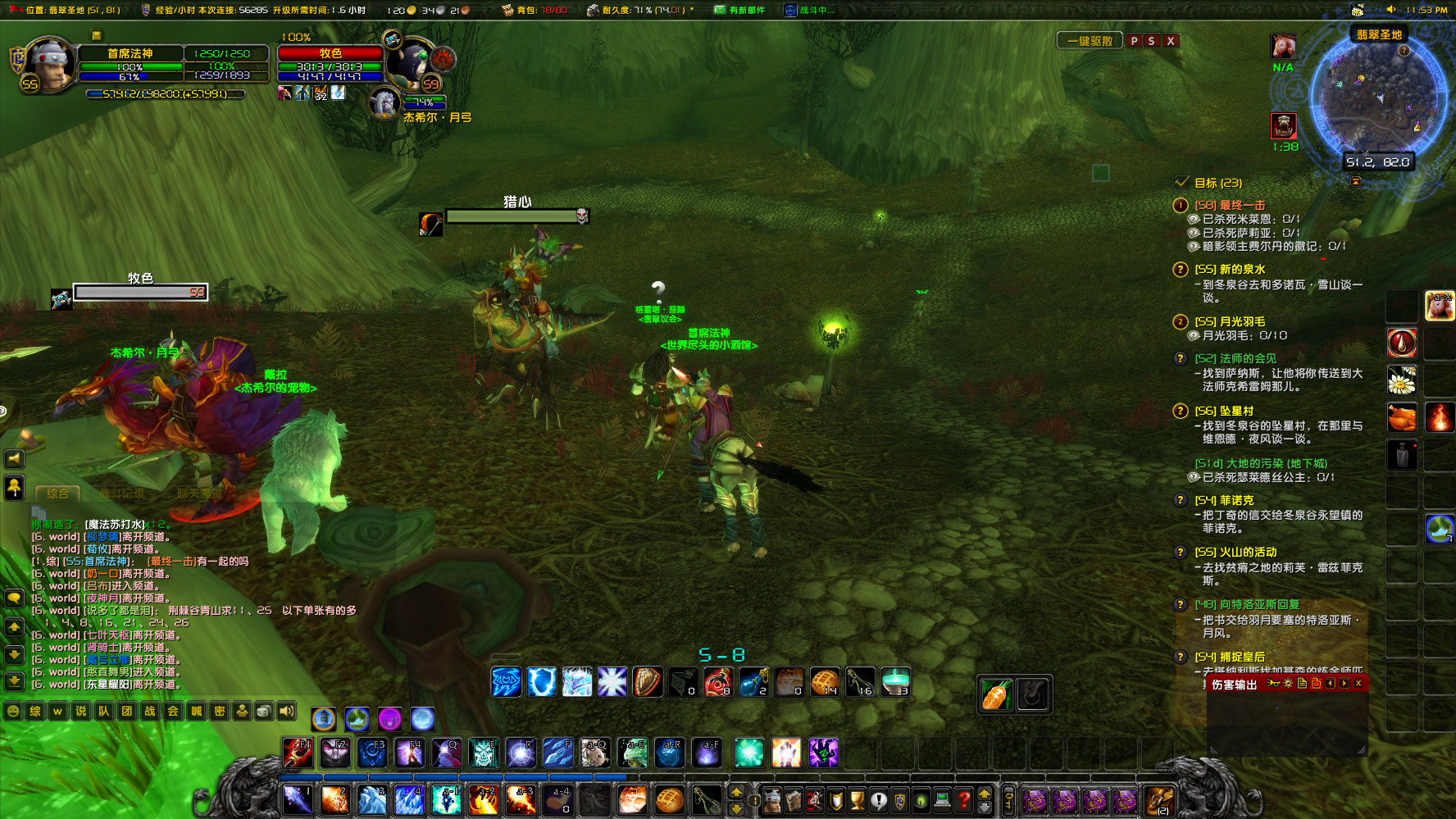
Task: Open the emote smiley icon near the chat
Action: [x=11, y=712]
